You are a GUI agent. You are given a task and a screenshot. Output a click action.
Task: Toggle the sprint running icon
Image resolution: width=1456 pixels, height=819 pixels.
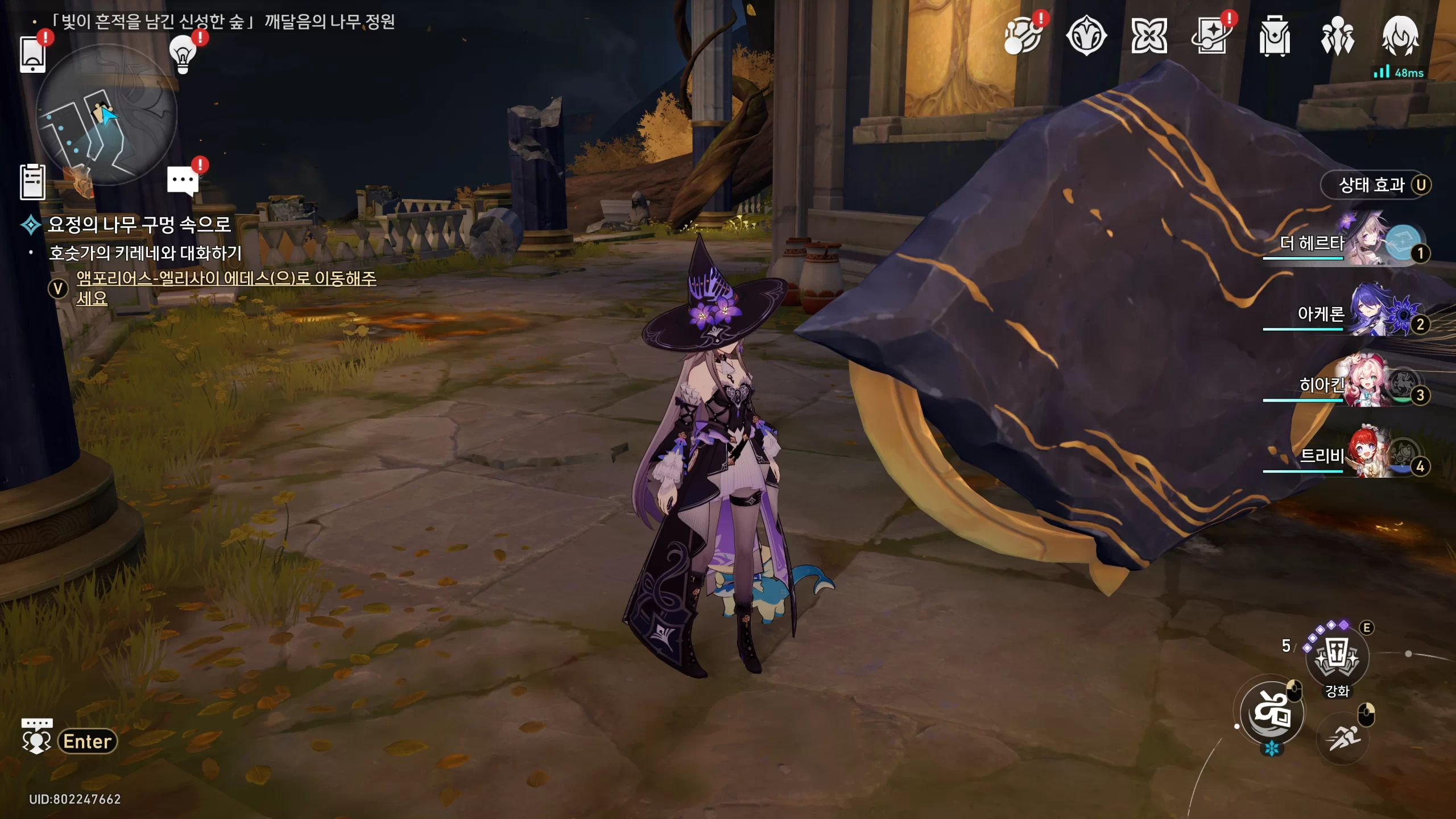pos(1343,738)
